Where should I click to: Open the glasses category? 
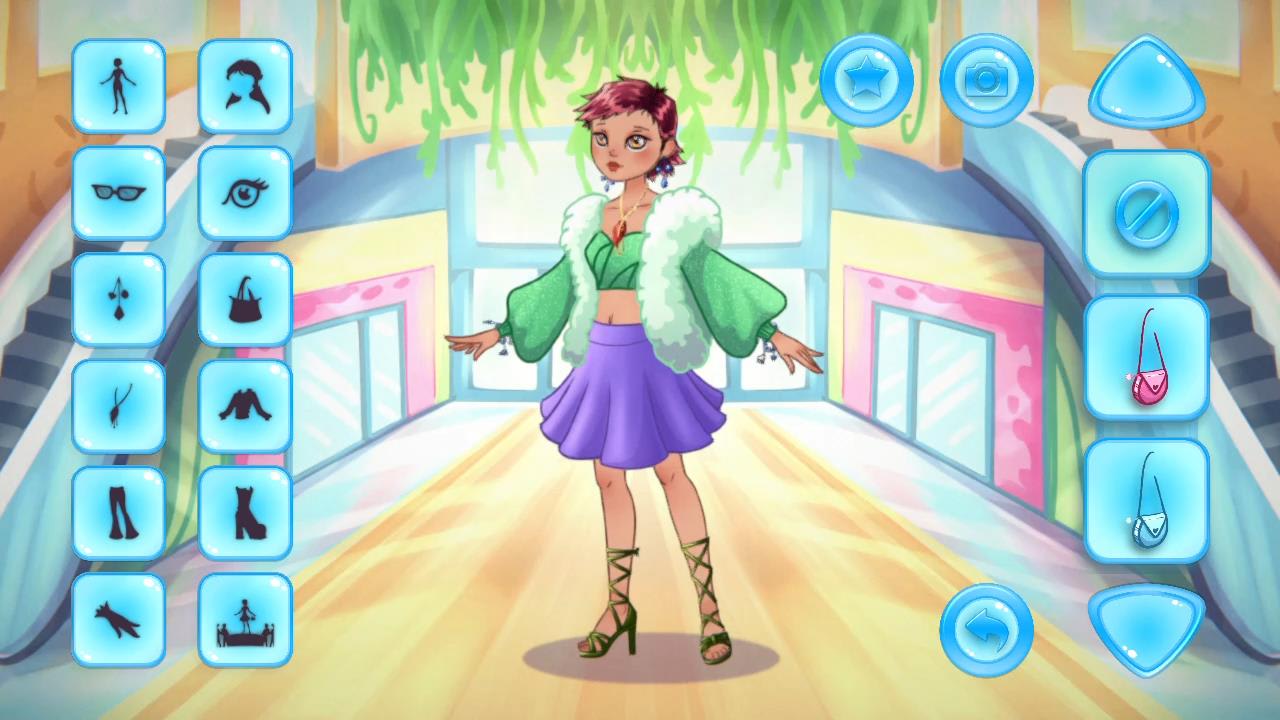[118, 192]
